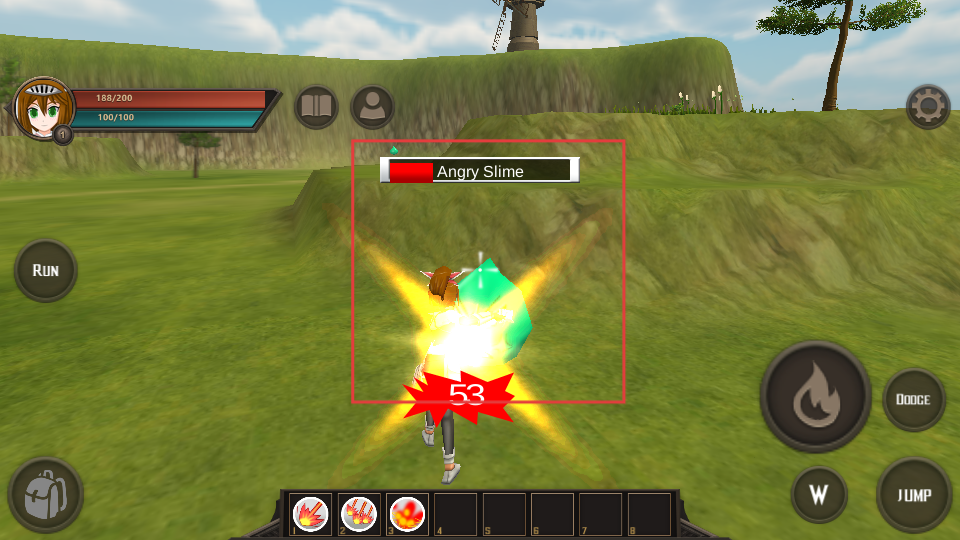
Task: Use the fiery explosion skill in slot 3
Action: 407,514
